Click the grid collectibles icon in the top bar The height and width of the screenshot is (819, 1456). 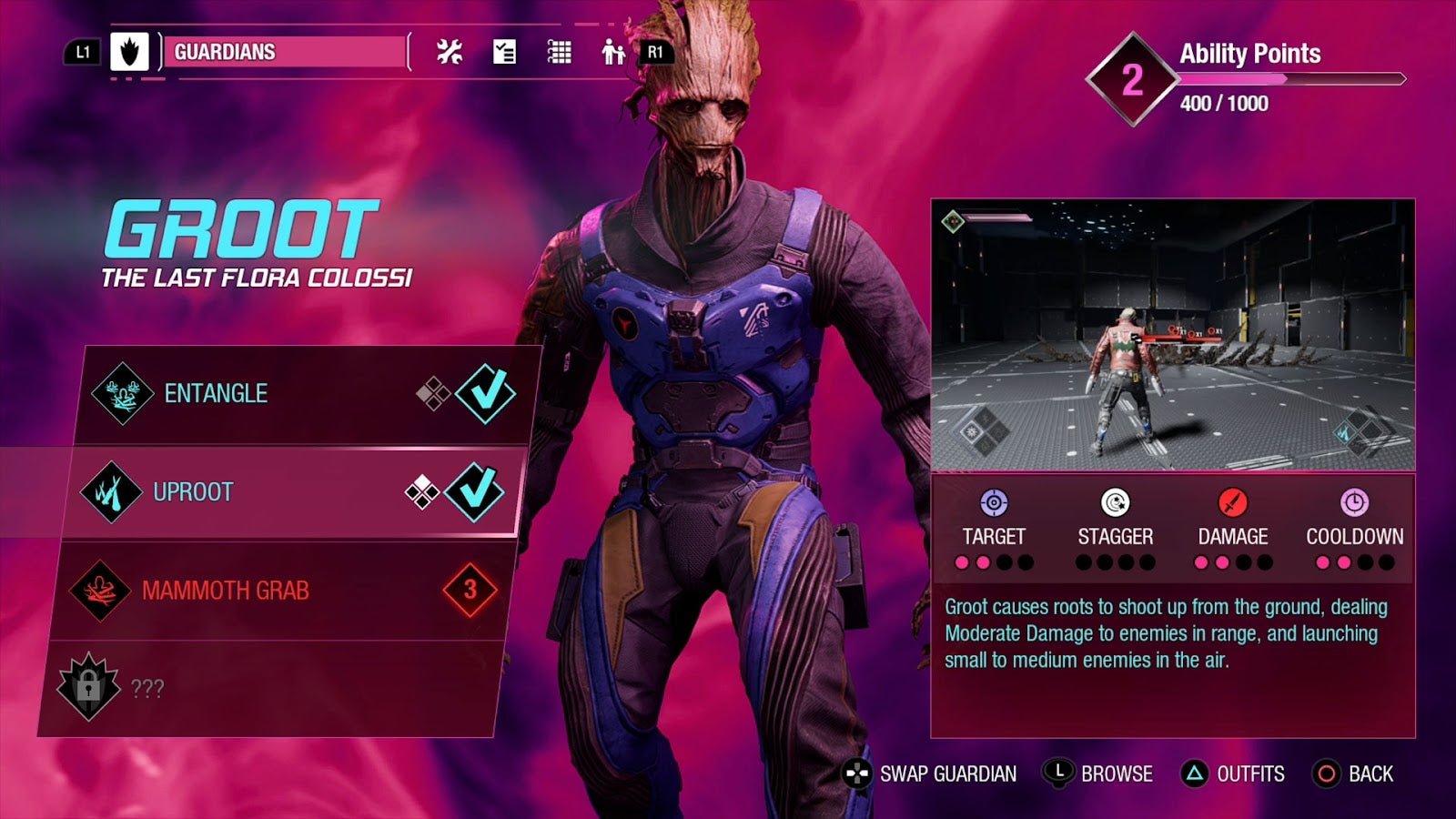(x=558, y=52)
